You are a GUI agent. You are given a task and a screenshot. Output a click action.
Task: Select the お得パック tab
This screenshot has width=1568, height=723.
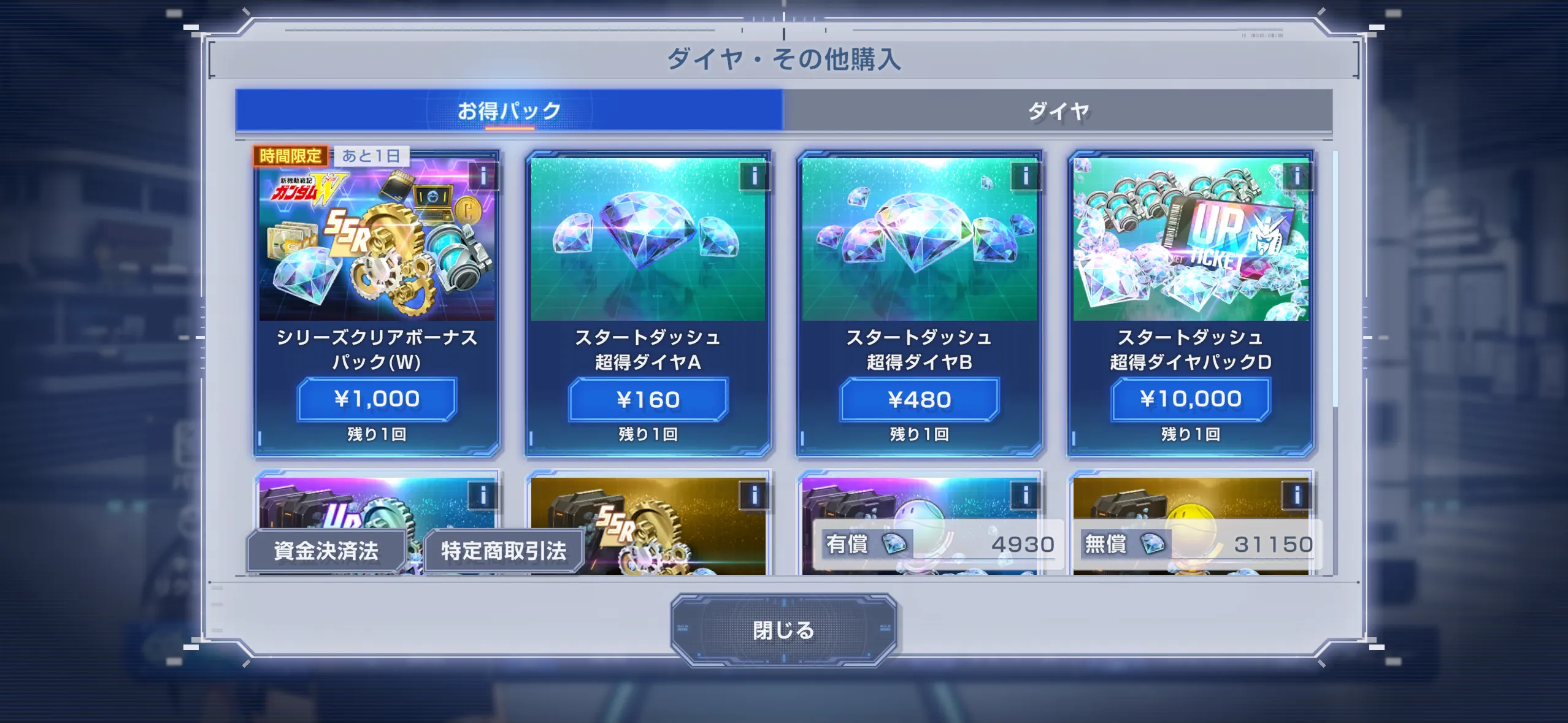point(508,108)
